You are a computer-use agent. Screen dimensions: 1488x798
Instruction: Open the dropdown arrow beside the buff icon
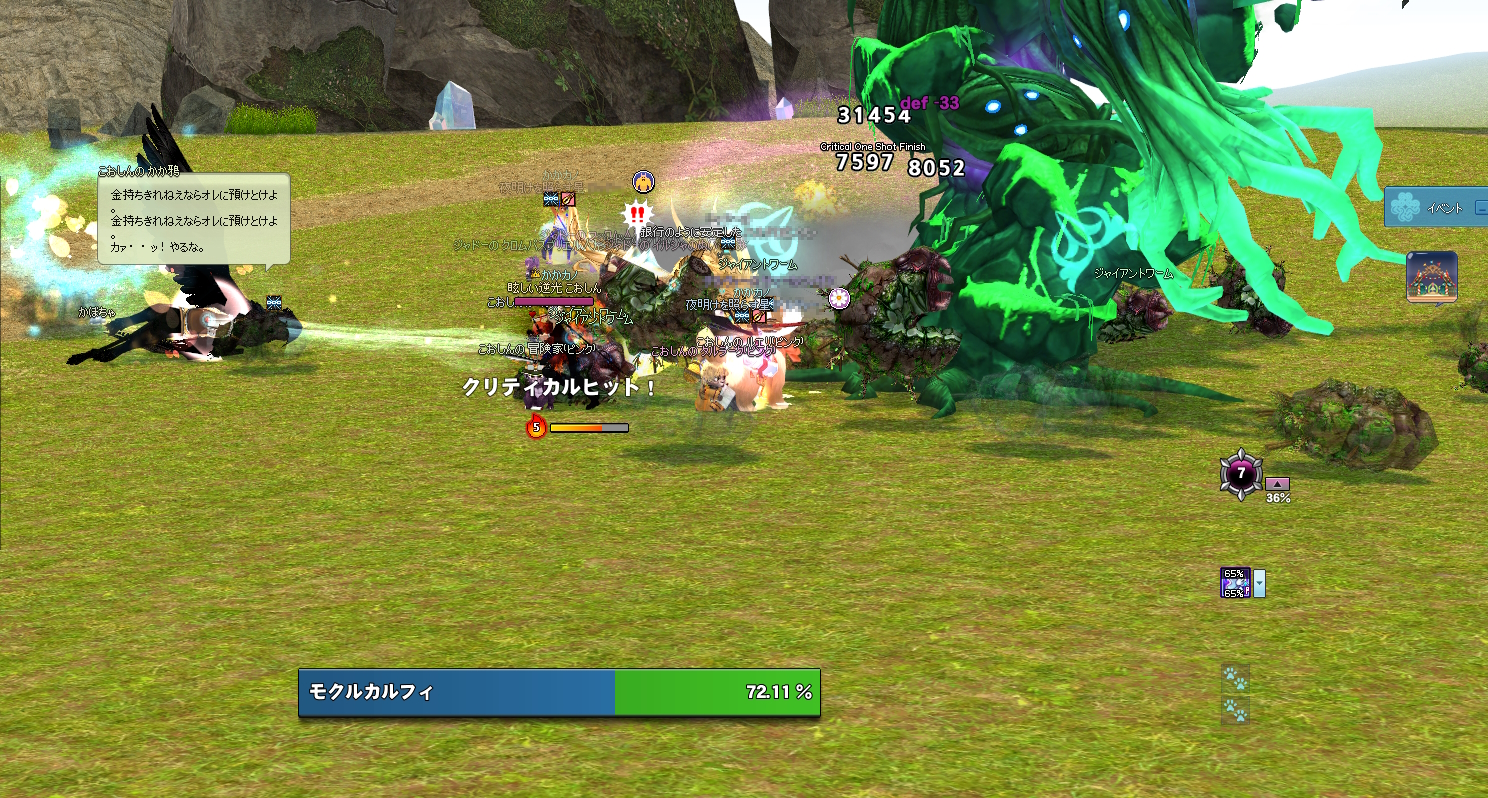[1260, 583]
